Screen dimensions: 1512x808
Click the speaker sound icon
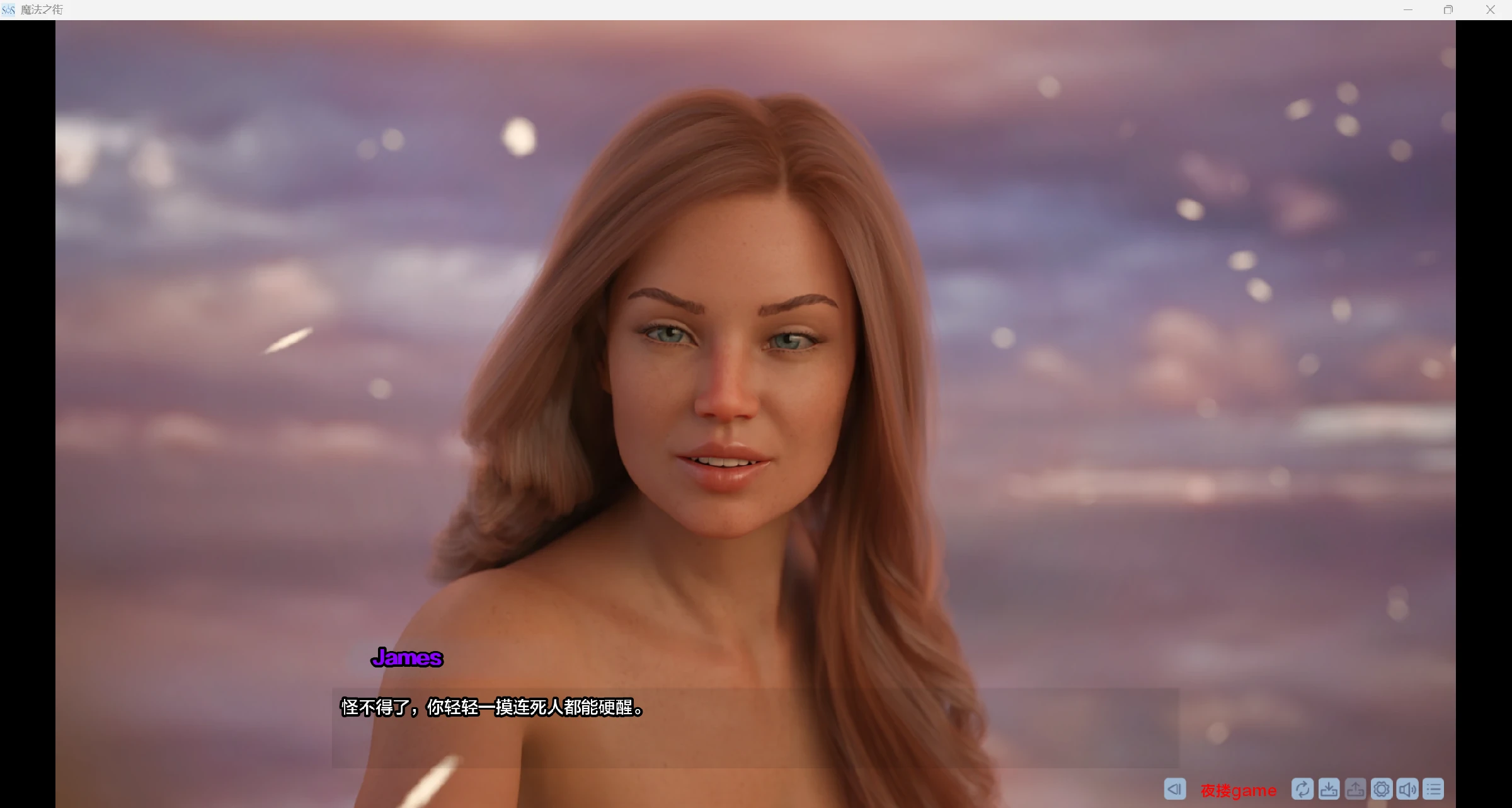click(1407, 789)
